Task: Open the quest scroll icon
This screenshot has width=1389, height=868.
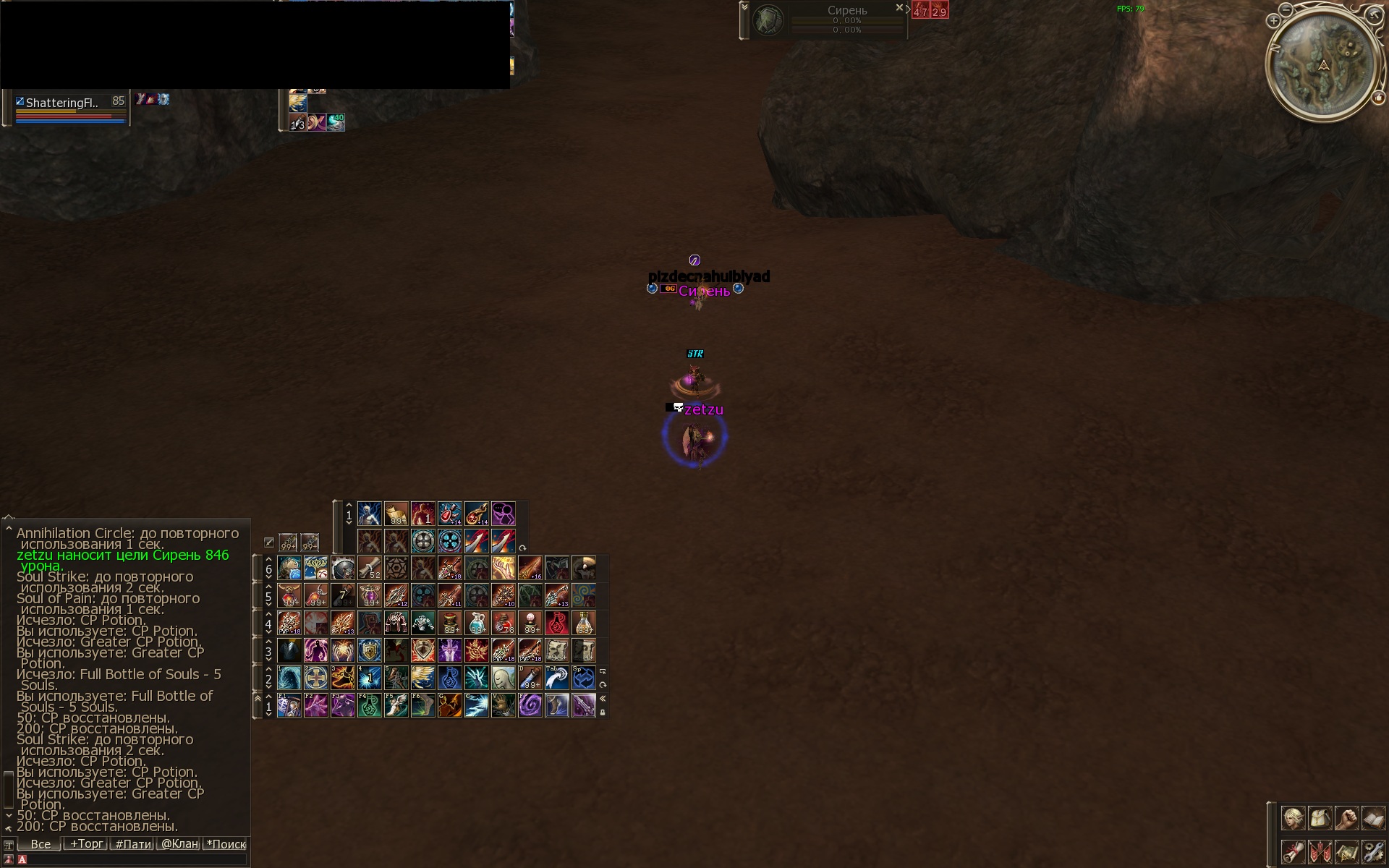Action: point(1293,851)
